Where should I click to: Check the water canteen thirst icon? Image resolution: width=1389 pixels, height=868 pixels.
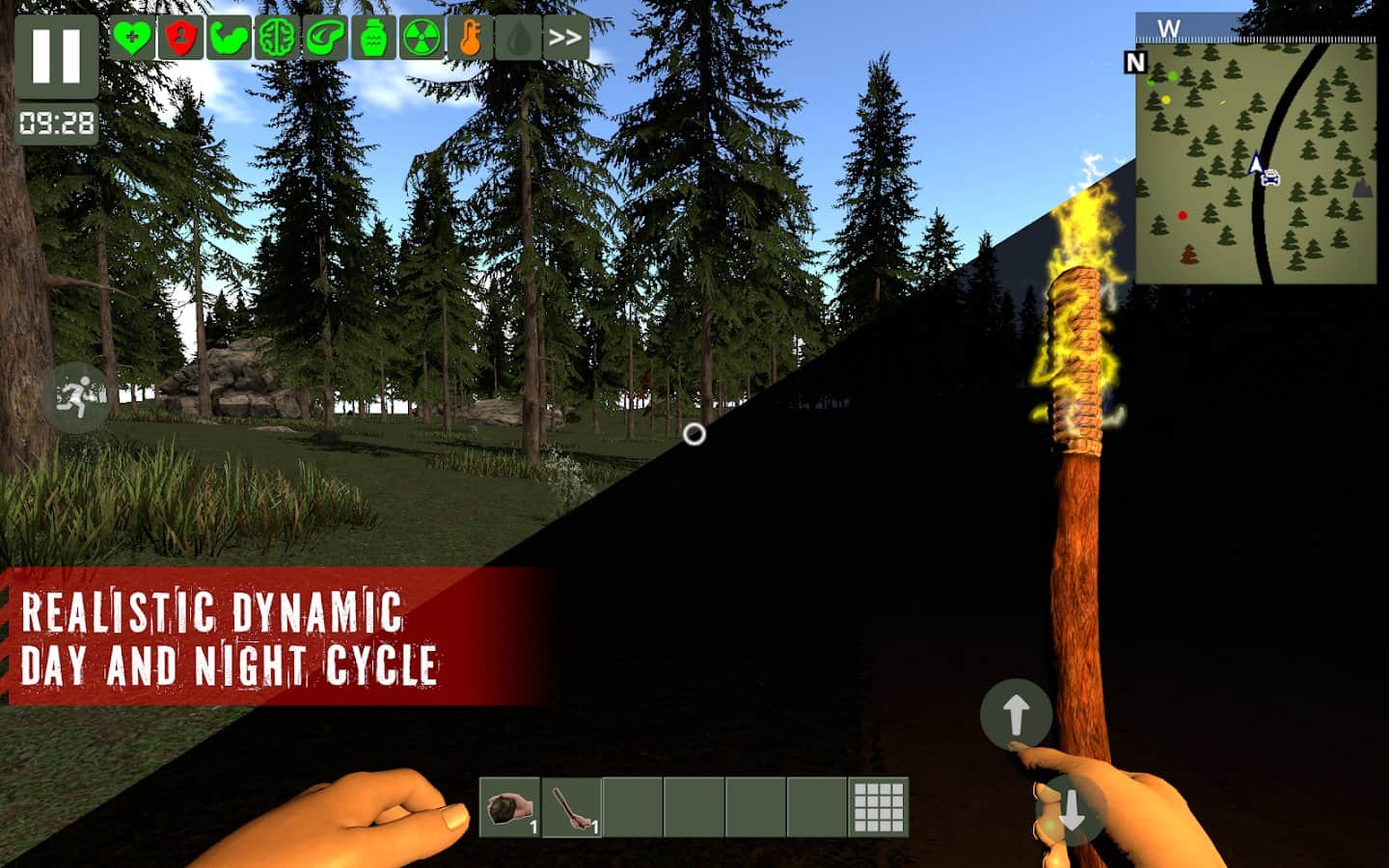(373, 39)
